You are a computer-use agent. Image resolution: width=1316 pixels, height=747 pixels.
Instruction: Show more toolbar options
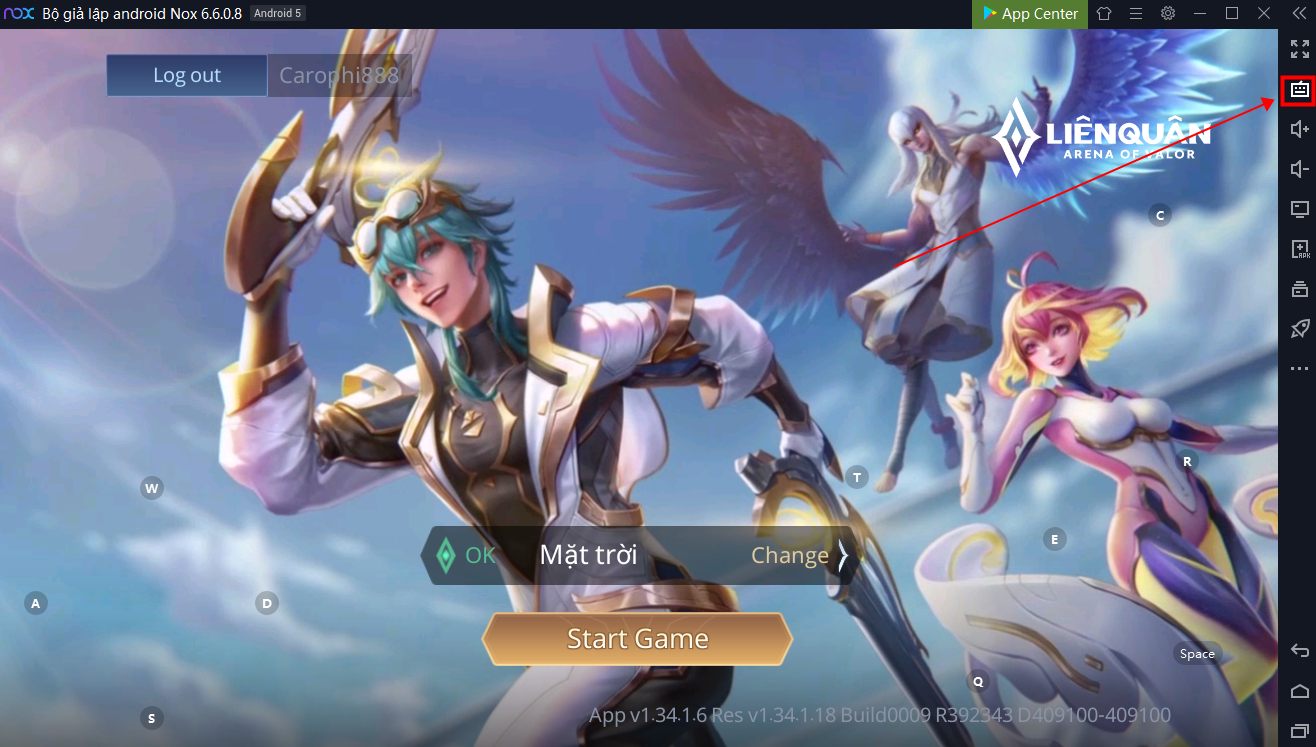click(x=1299, y=369)
